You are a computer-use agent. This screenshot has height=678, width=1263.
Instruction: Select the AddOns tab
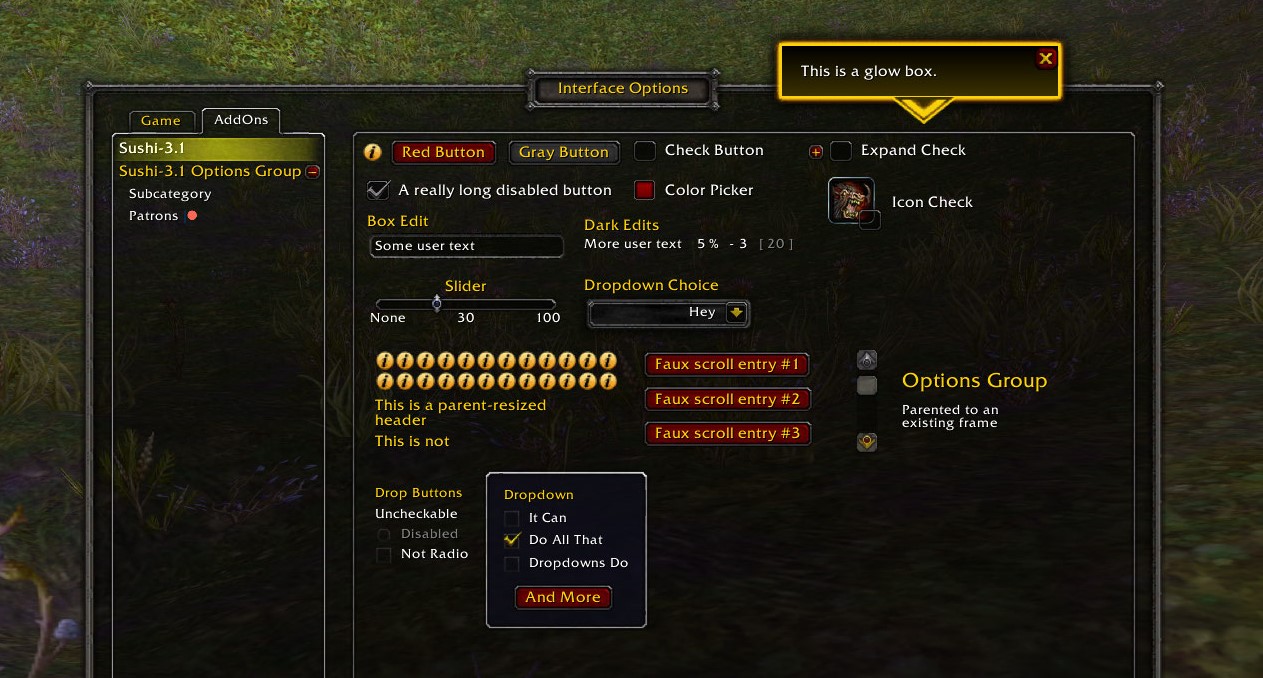(241, 120)
